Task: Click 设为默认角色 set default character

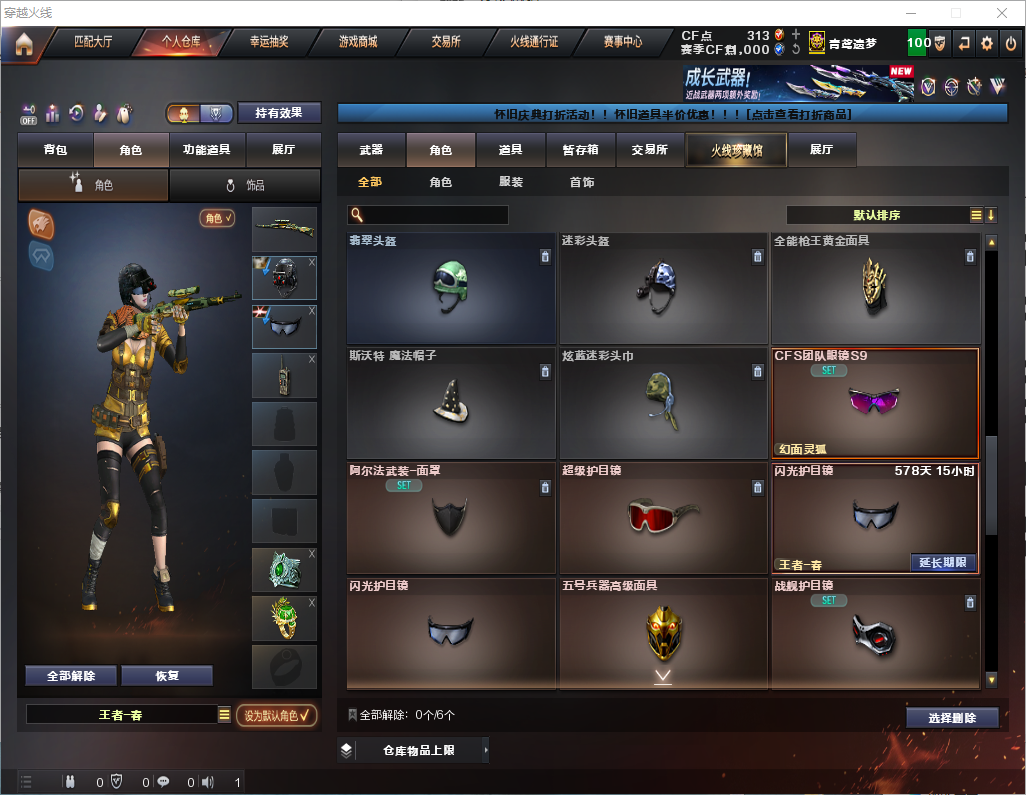Action: pos(276,715)
